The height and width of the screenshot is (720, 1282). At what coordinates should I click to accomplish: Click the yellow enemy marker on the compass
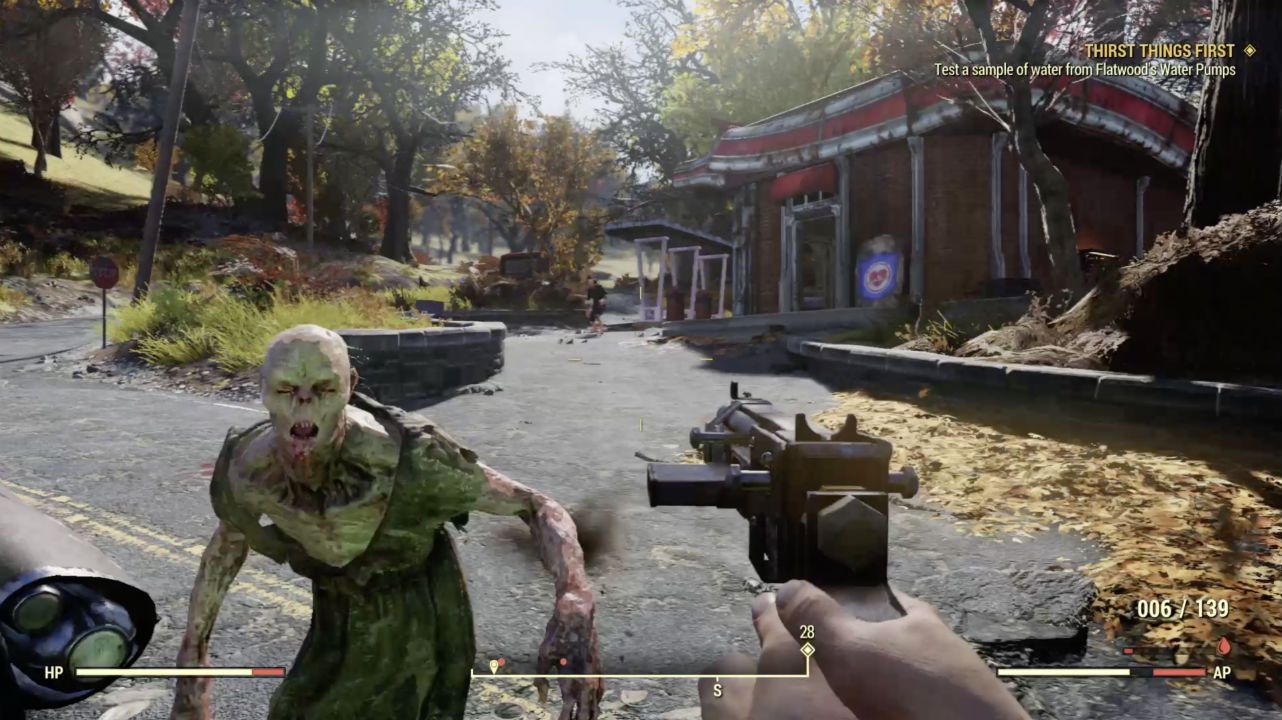coord(493,666)
